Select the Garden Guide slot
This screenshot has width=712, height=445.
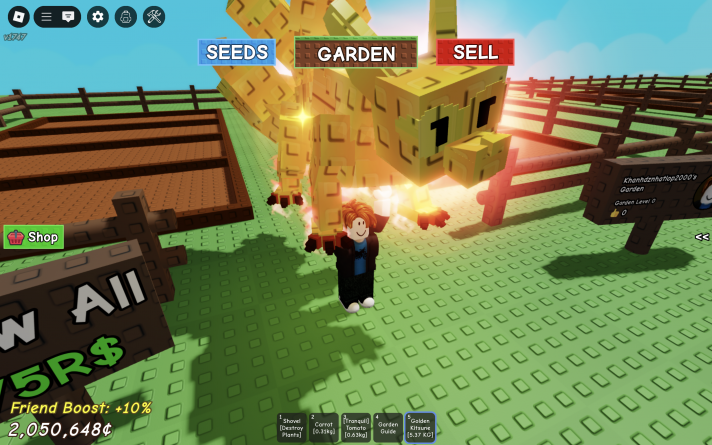(387, 427)
